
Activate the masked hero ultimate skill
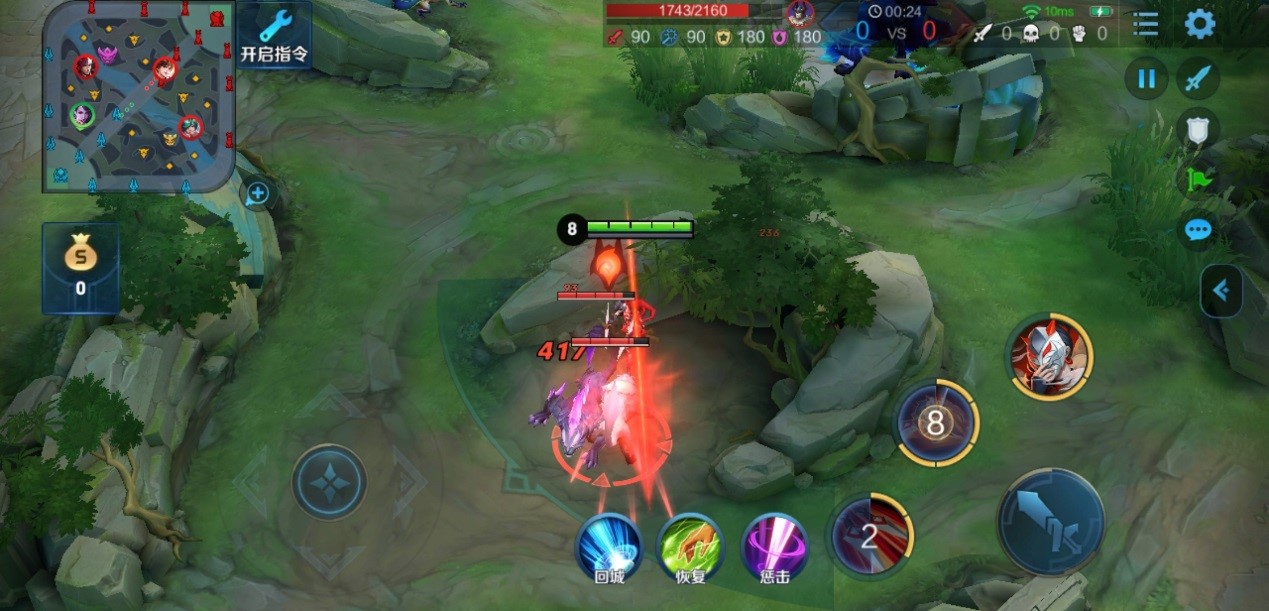pos(1049,355)
